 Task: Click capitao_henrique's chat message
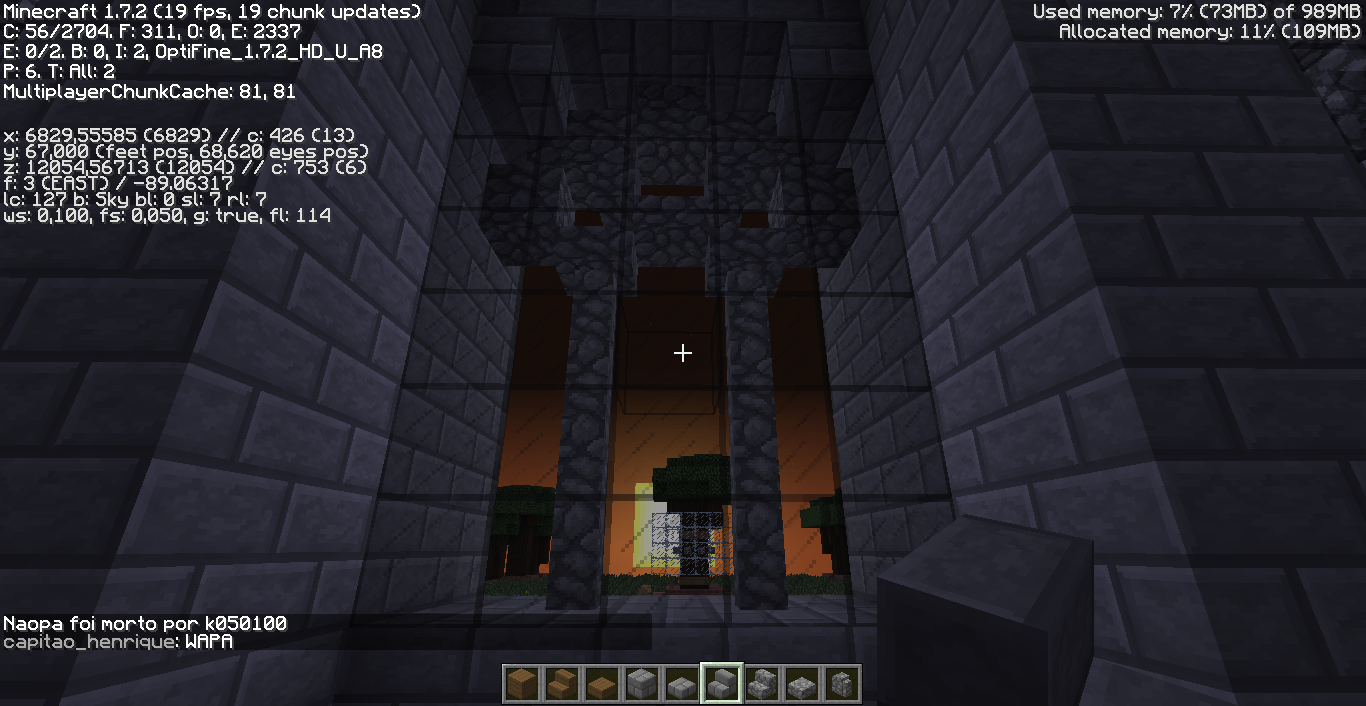(118, 642)
